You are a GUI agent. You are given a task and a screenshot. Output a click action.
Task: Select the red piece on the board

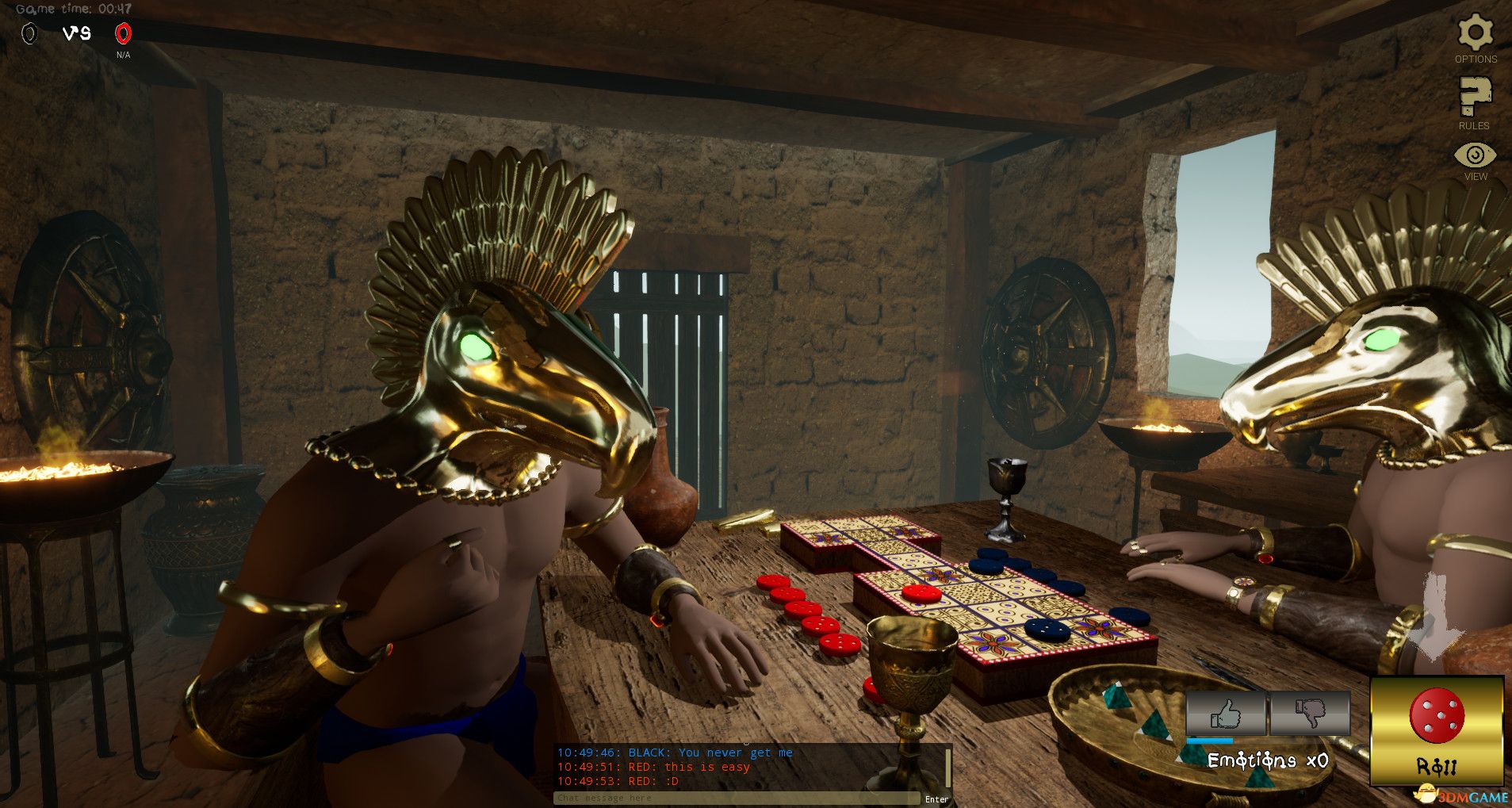pyautogui.click(x=921, y=592)
